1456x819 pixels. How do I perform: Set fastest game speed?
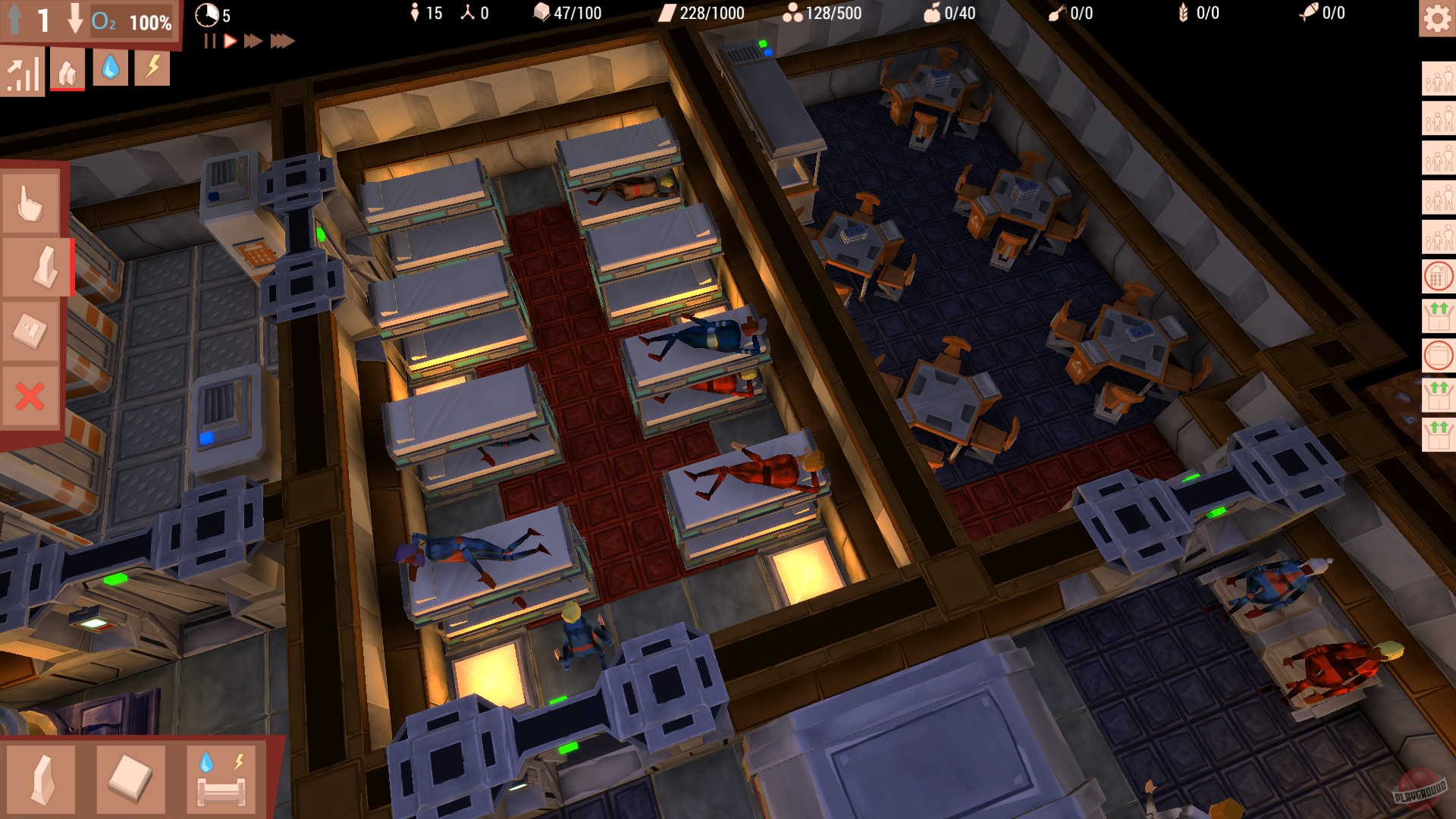(282, 42)
